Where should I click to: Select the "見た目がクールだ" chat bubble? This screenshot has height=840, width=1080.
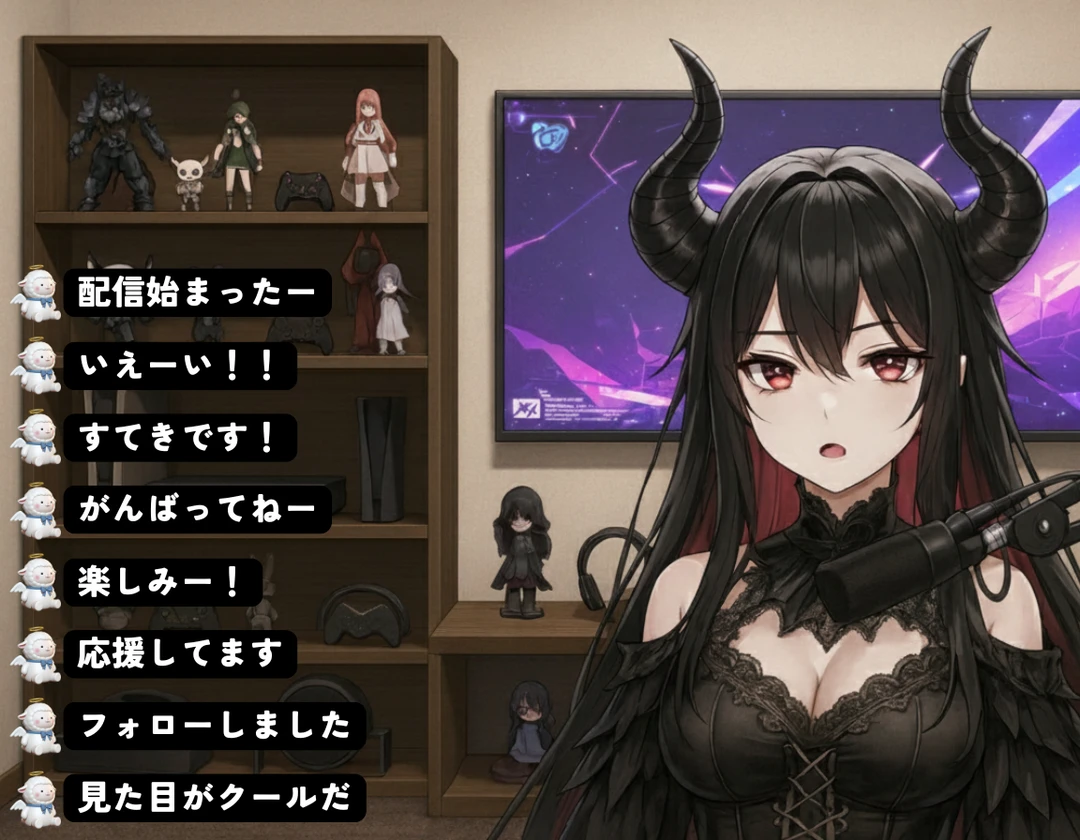click(x=214, y=798)
